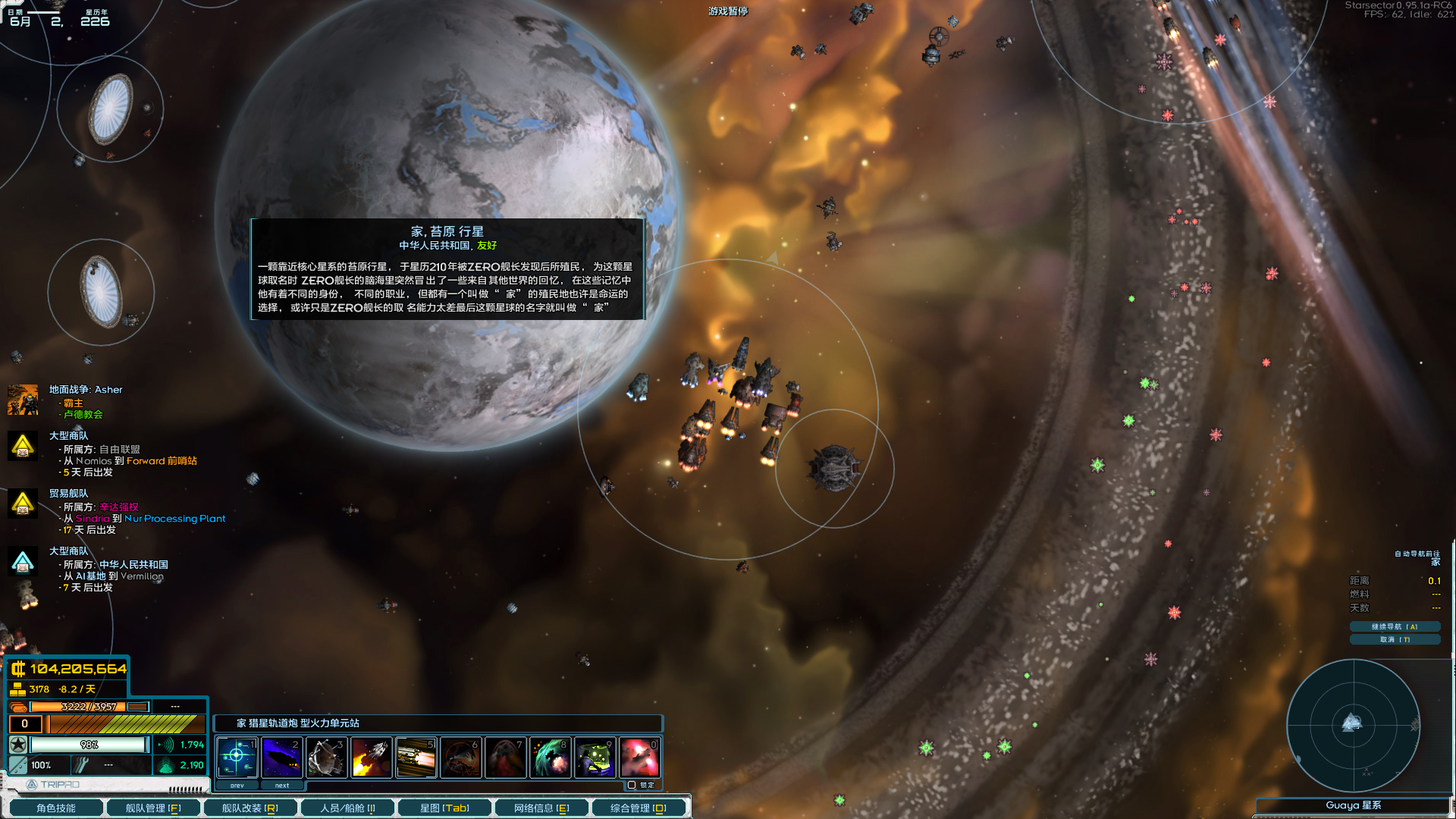Activate the engine burn ability in slot 4

click(x=372, y=757)
